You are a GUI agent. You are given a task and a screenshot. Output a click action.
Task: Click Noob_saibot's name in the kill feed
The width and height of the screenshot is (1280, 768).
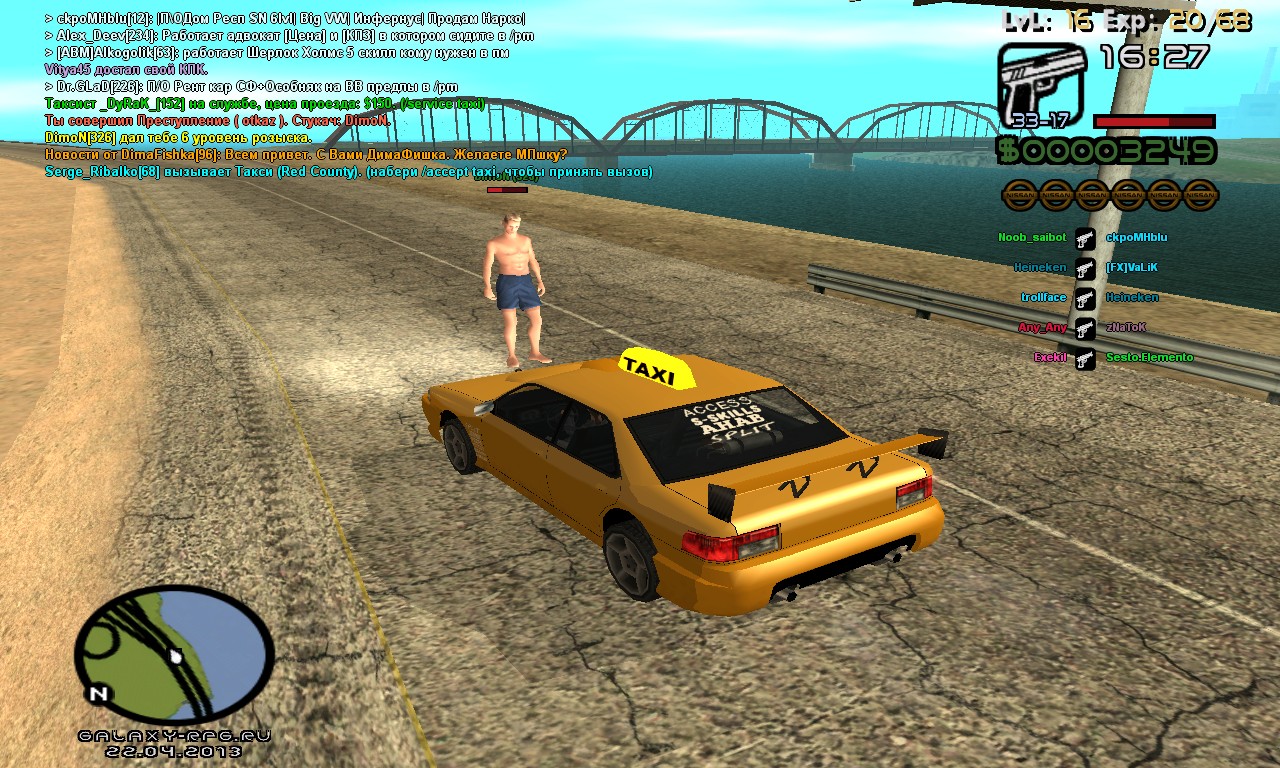point(1032,238)
